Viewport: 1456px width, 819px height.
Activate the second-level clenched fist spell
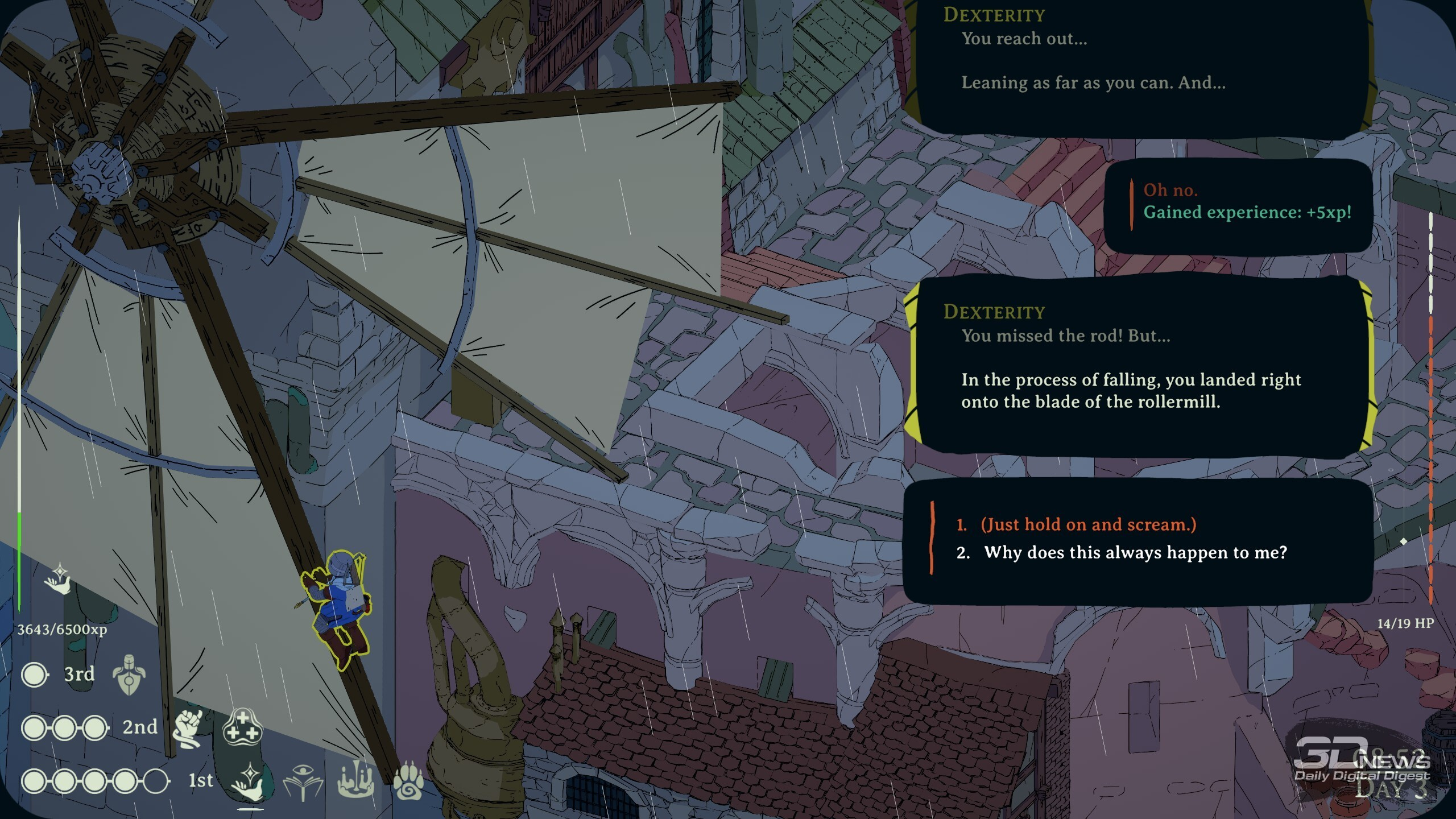188,728
